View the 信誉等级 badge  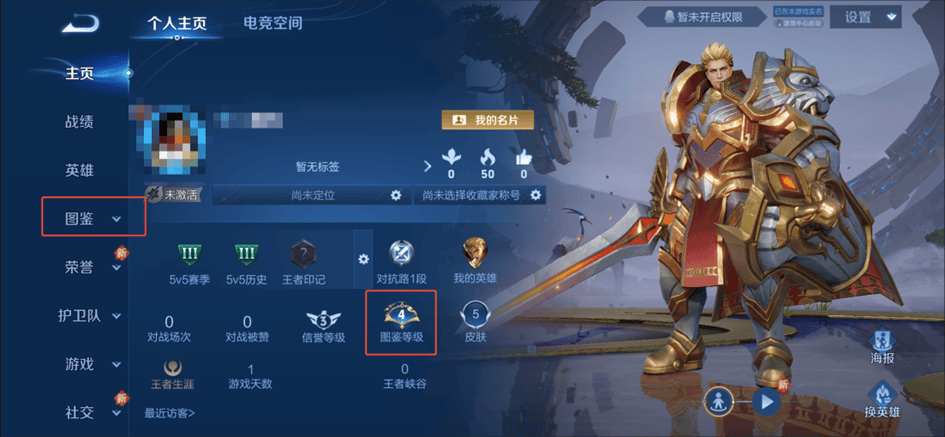(x=323, y=323)
